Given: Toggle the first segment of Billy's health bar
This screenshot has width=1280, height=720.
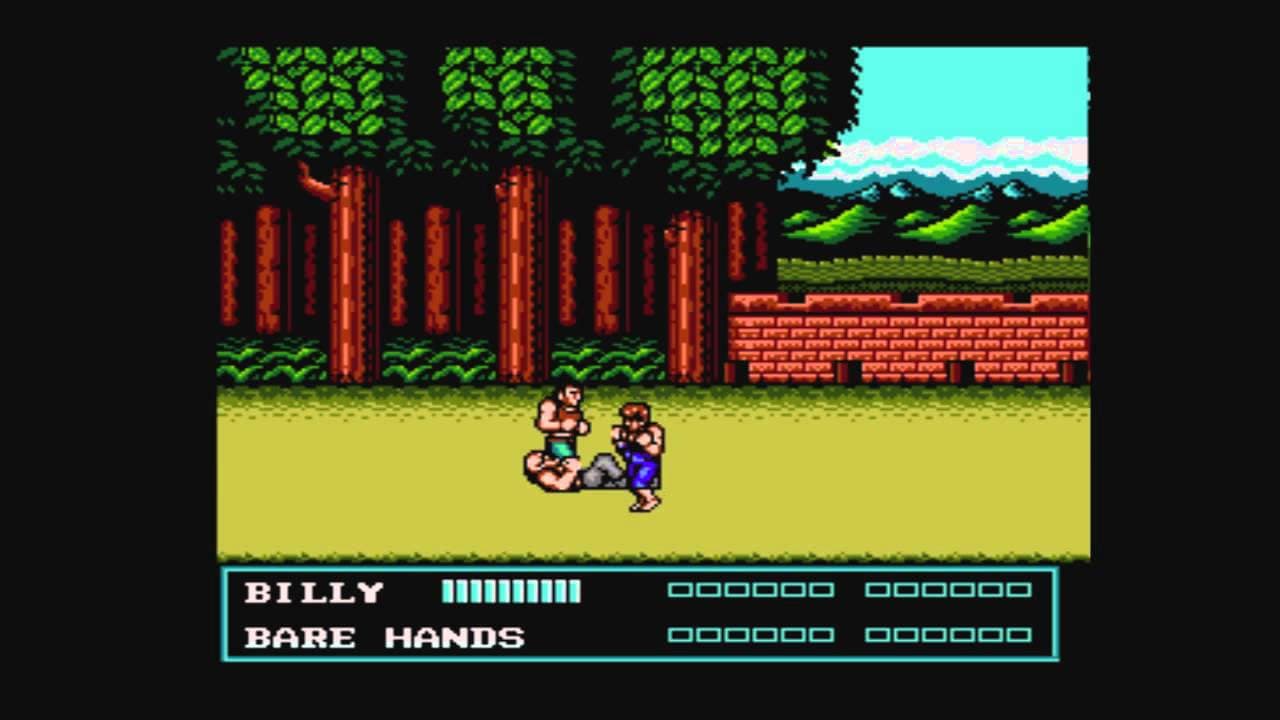Looking at the screenshot, I should pyautogui.click(x=448, y=590).
